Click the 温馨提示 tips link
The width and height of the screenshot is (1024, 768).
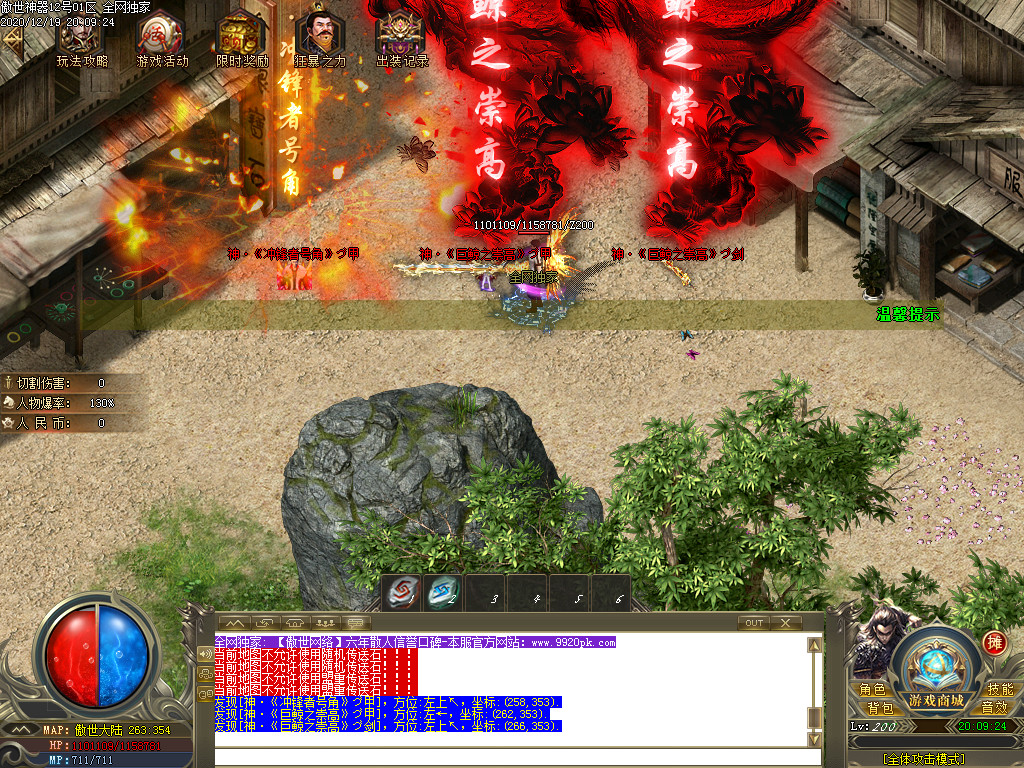908,314
